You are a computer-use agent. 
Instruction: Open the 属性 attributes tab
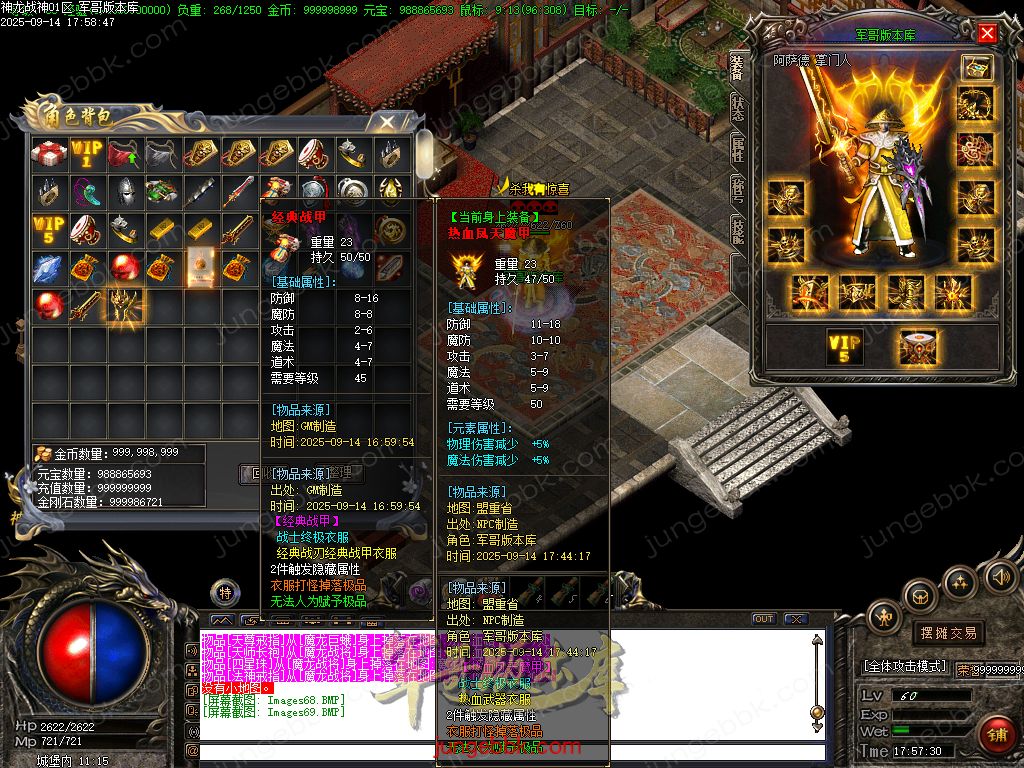pyautogui.click(x=737, y=149)
